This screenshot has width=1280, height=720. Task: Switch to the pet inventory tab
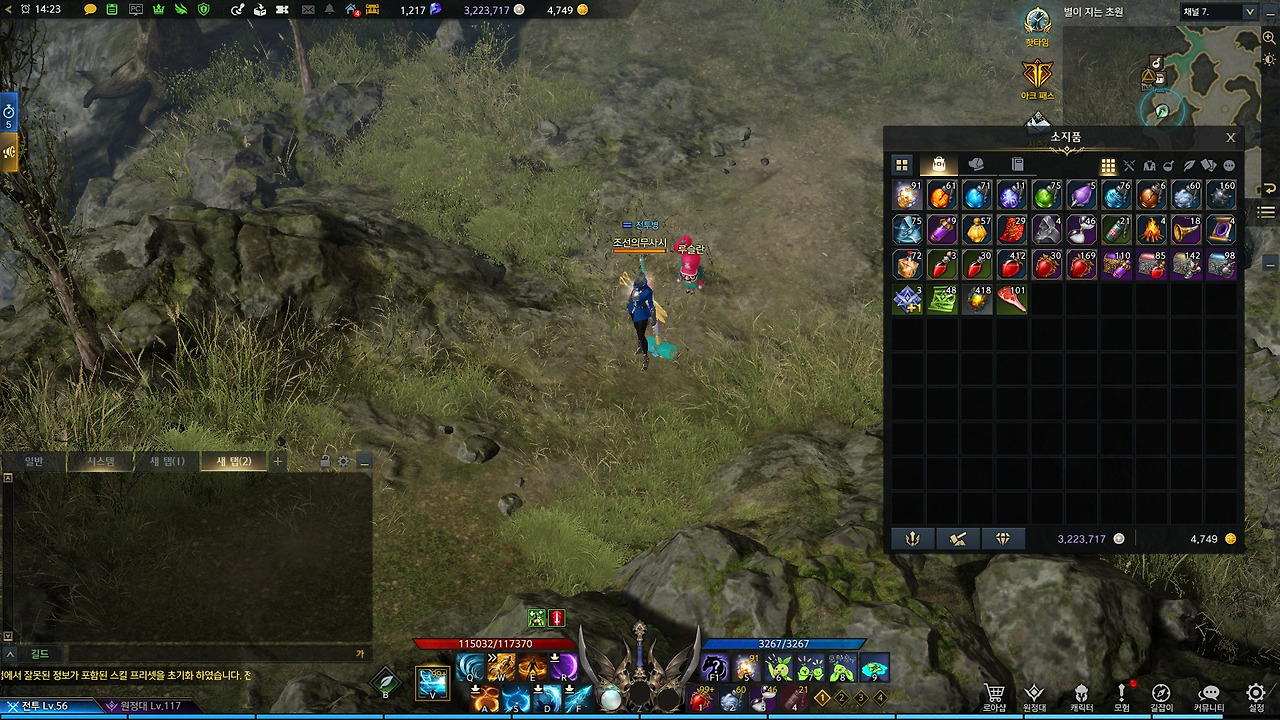point(977,165)
